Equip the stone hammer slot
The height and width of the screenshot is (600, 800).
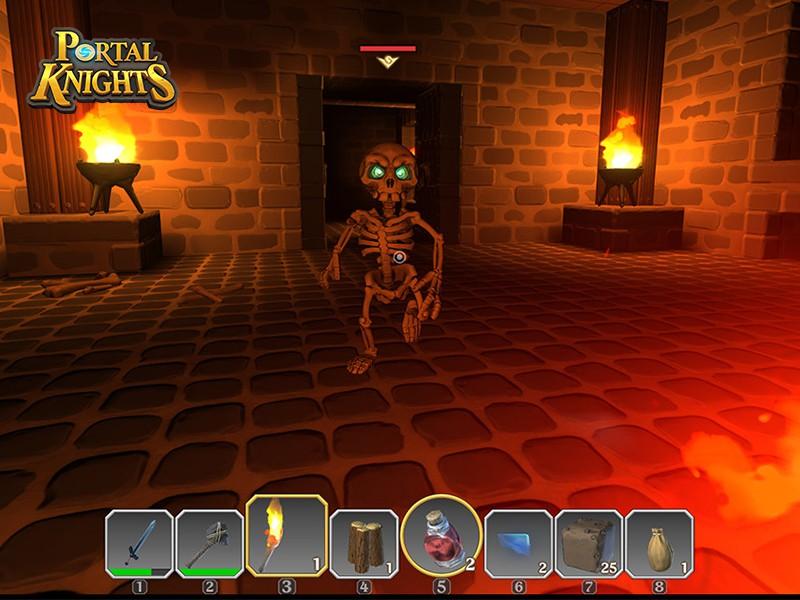click(209, 543)
